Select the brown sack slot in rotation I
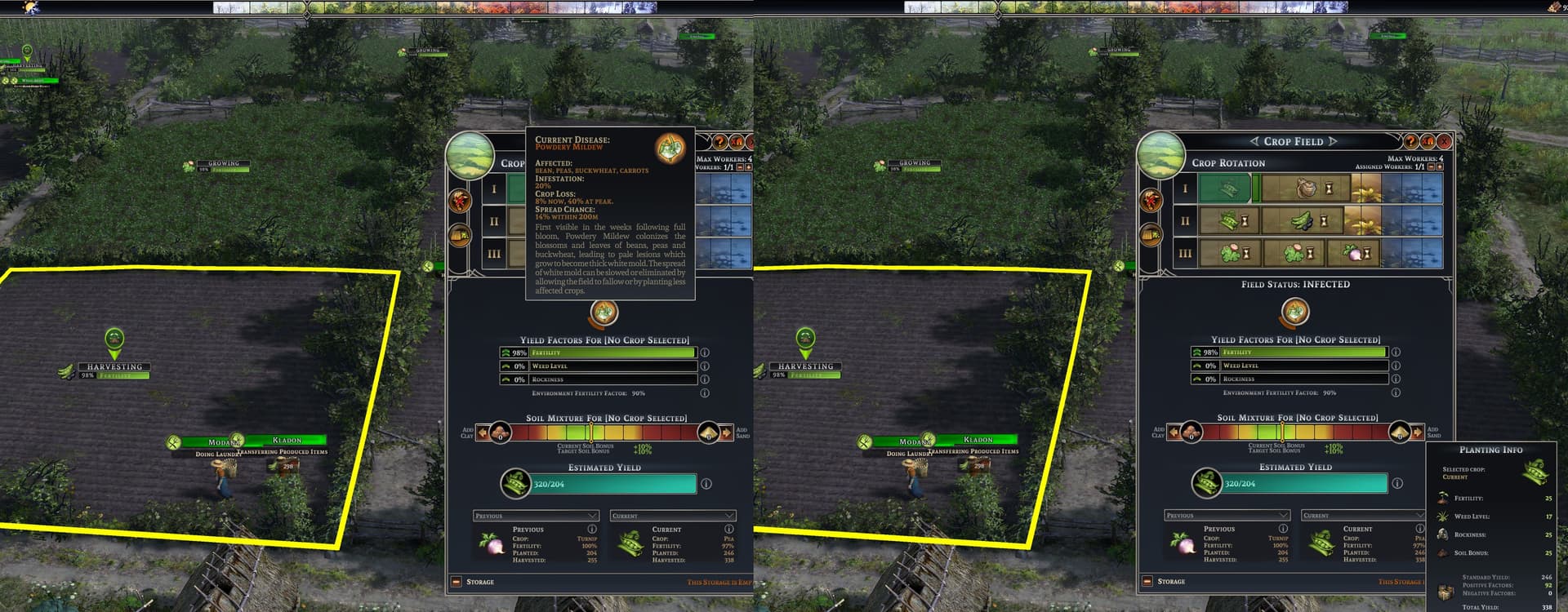Viewport: 1568px width, 612px height. click(1305, 188)
